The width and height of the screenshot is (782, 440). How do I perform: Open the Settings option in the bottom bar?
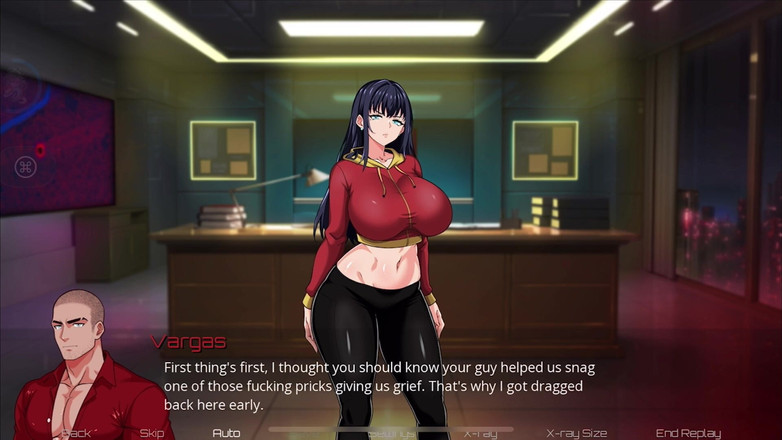pos(389,433)
